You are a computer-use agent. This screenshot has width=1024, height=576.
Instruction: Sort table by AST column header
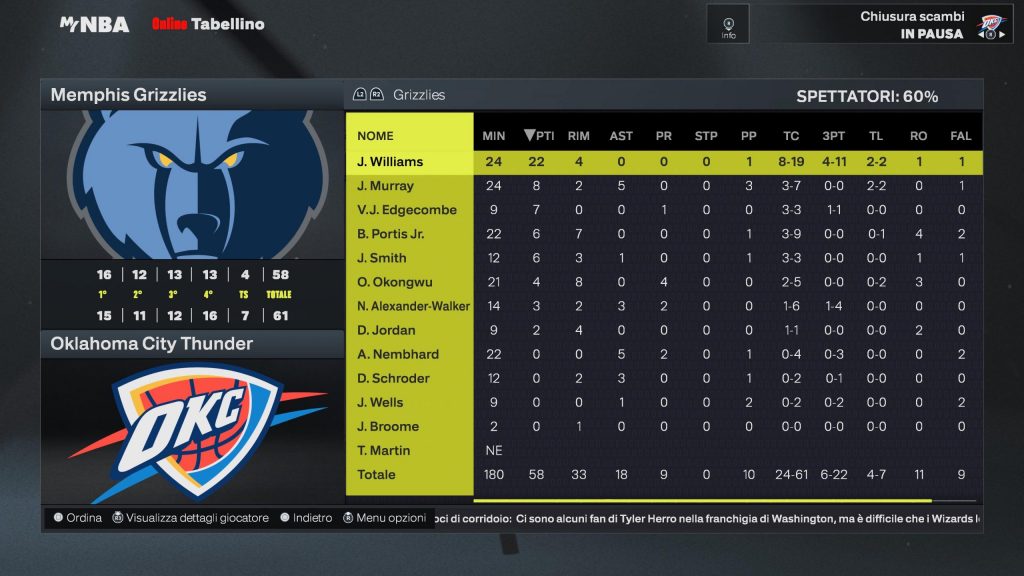[x=621, y=136]
